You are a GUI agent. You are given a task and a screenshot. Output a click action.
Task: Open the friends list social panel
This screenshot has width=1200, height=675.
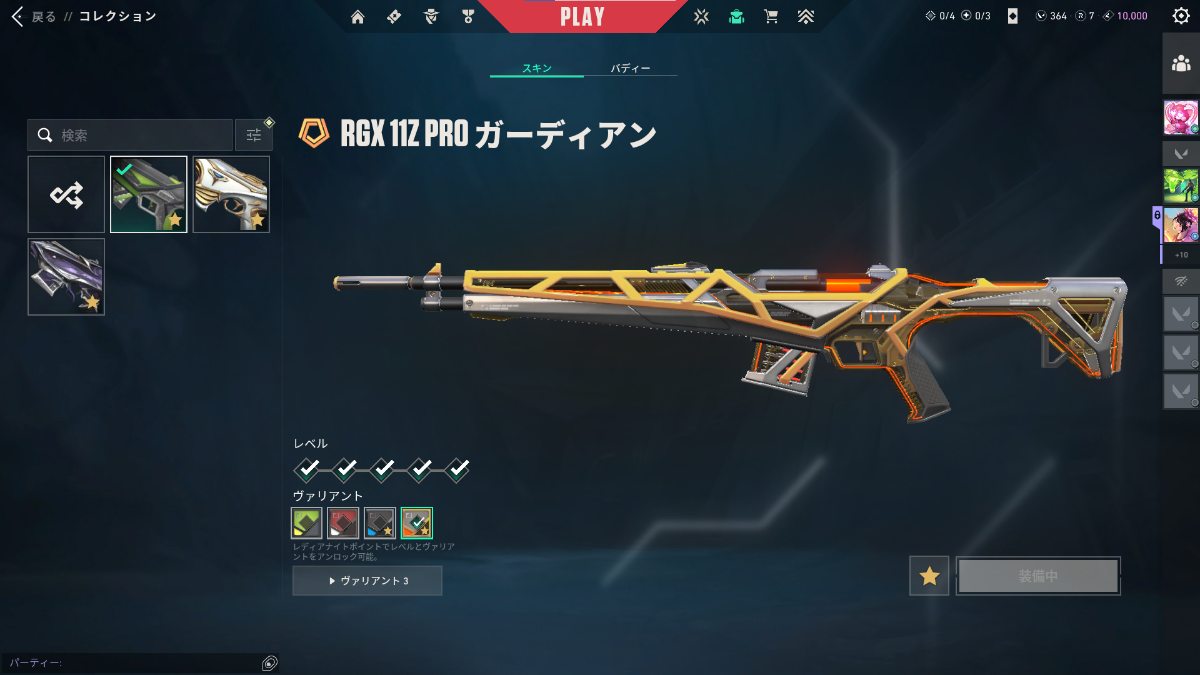click(x=1180, y=63)
